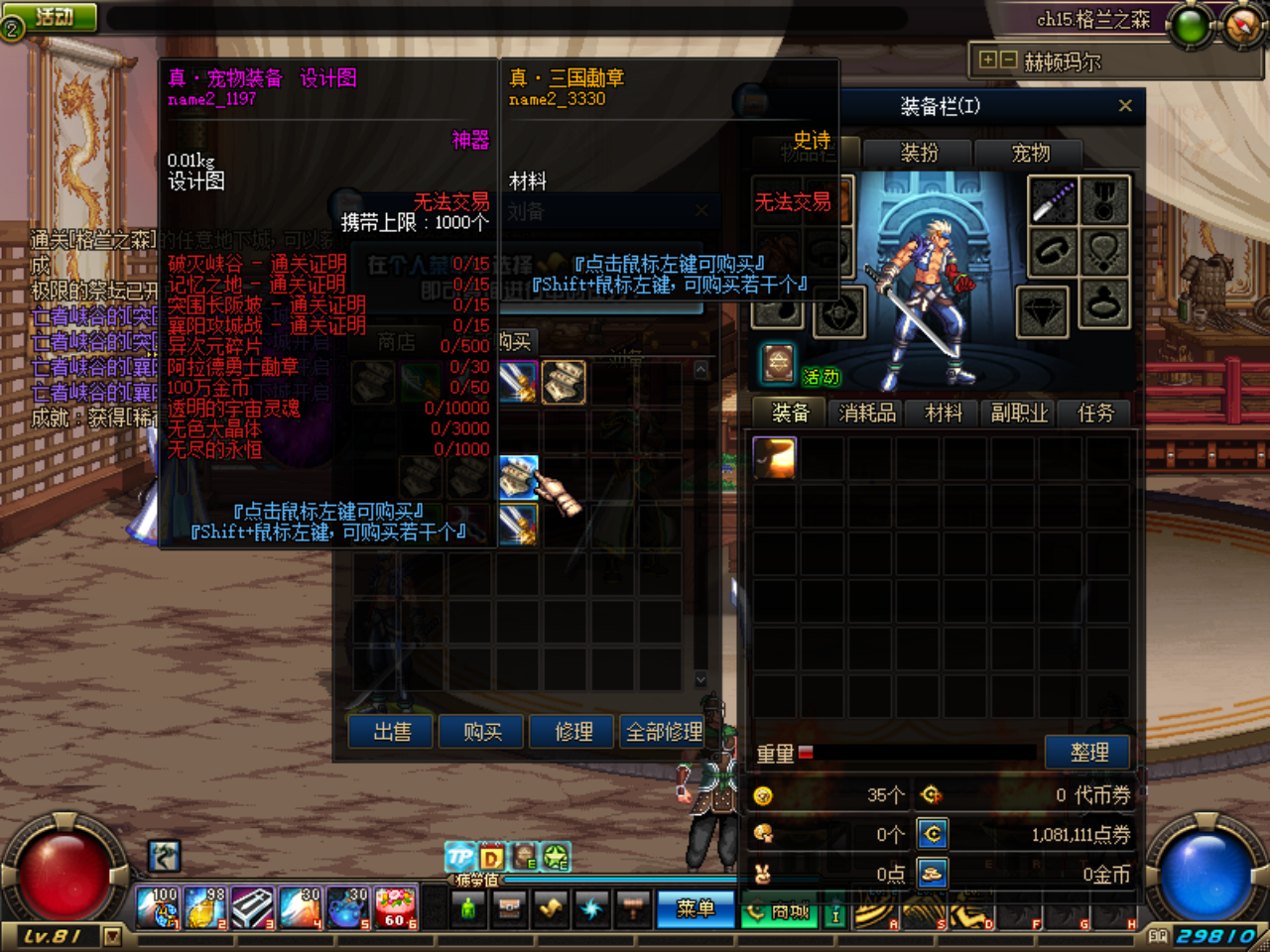
Task: Click the 购买 button in the shop window
Action: click(x=480, y=732)
